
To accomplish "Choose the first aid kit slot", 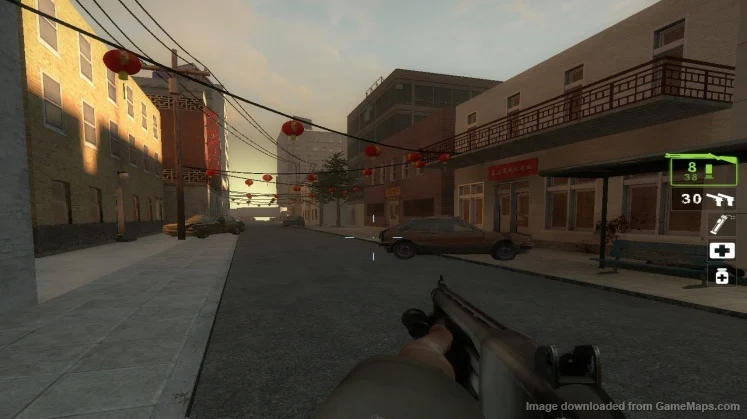I will pyautogui.click(x=721, y=250).
